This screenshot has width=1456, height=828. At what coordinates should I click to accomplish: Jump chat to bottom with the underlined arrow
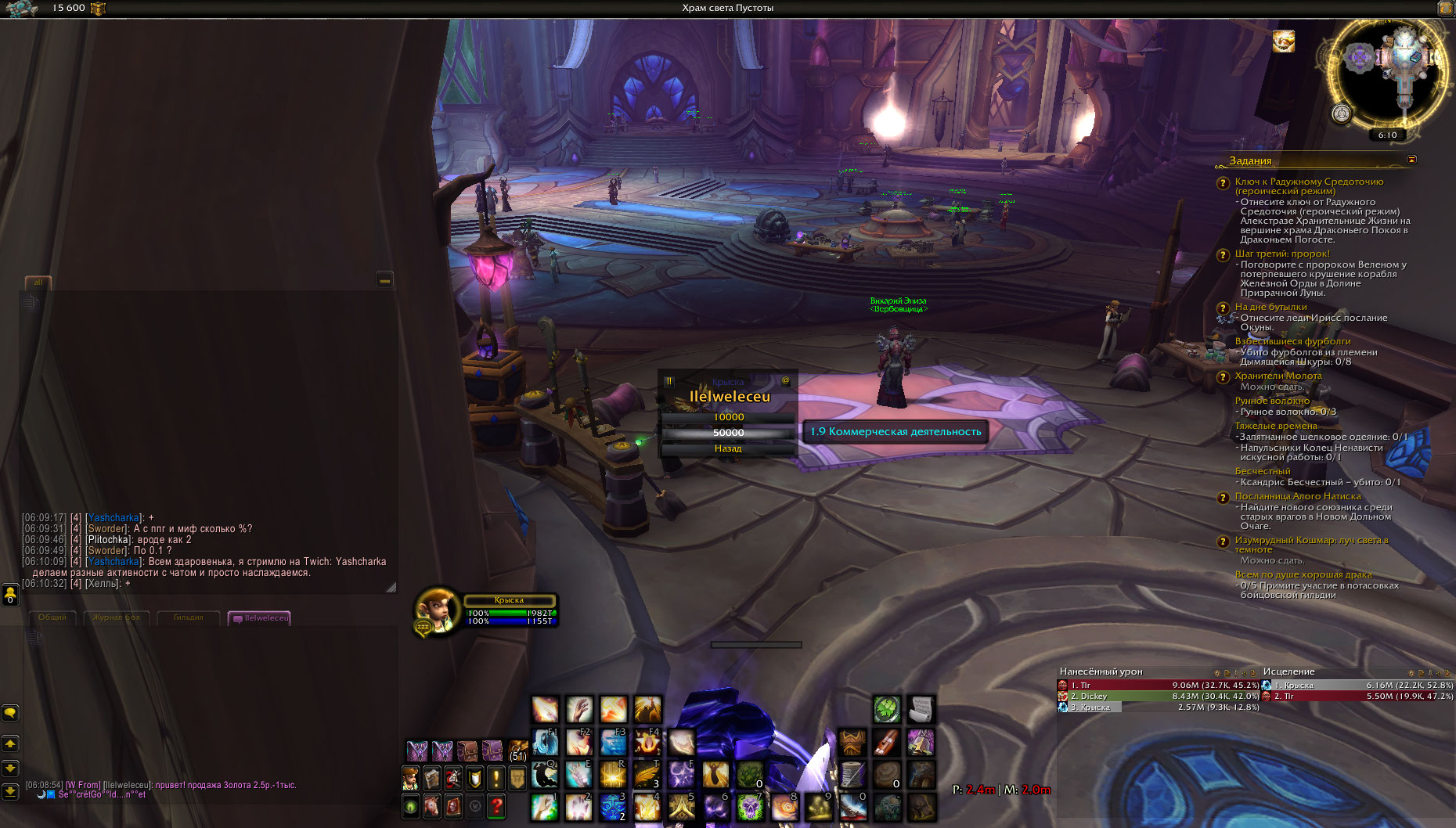tap(10, 791)
